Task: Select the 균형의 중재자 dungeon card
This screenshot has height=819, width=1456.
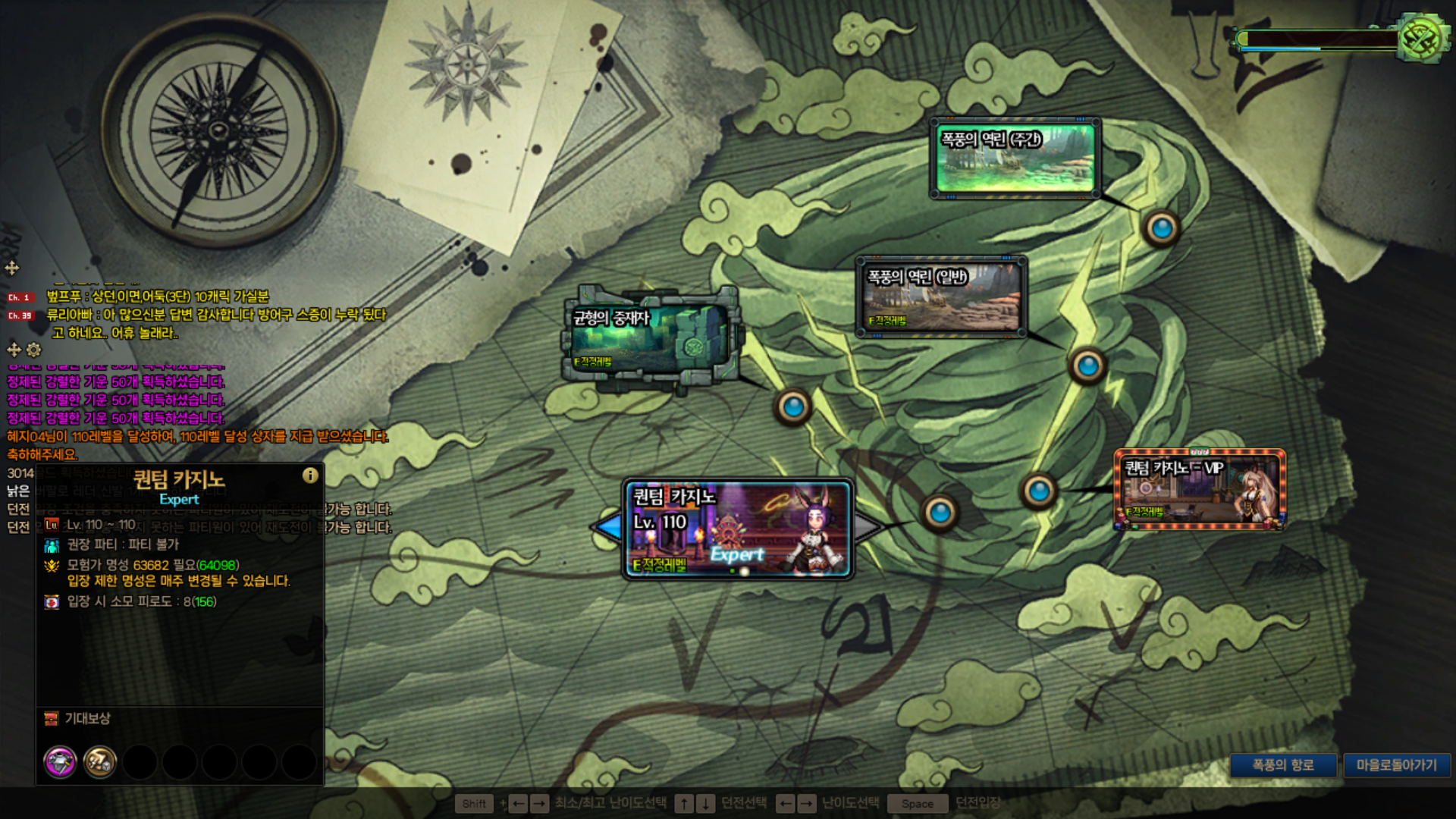Action: click(650, 339)
